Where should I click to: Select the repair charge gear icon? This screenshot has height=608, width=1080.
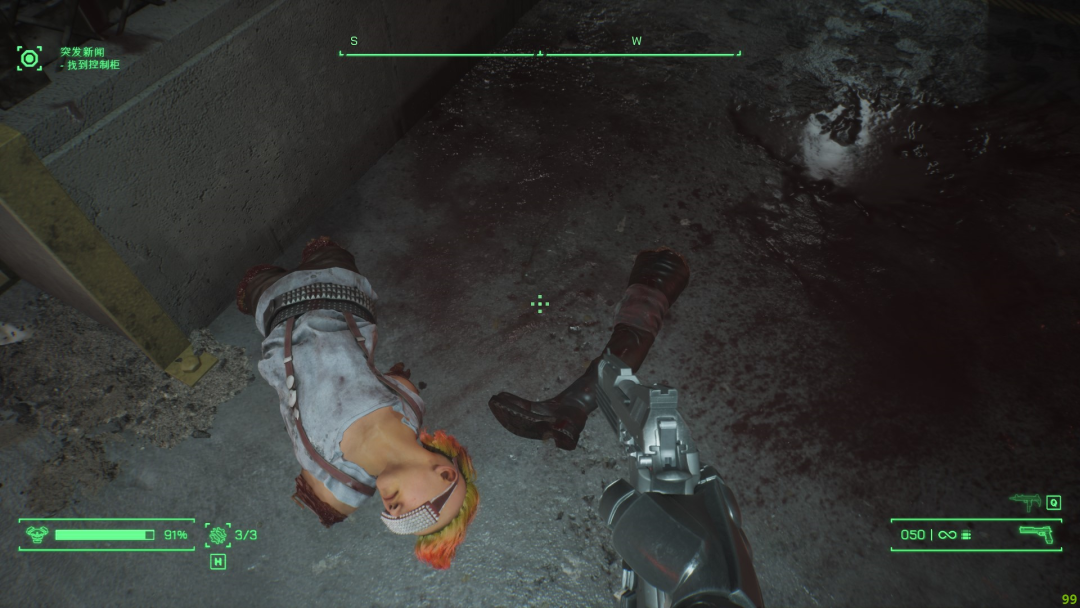(217, 535)
